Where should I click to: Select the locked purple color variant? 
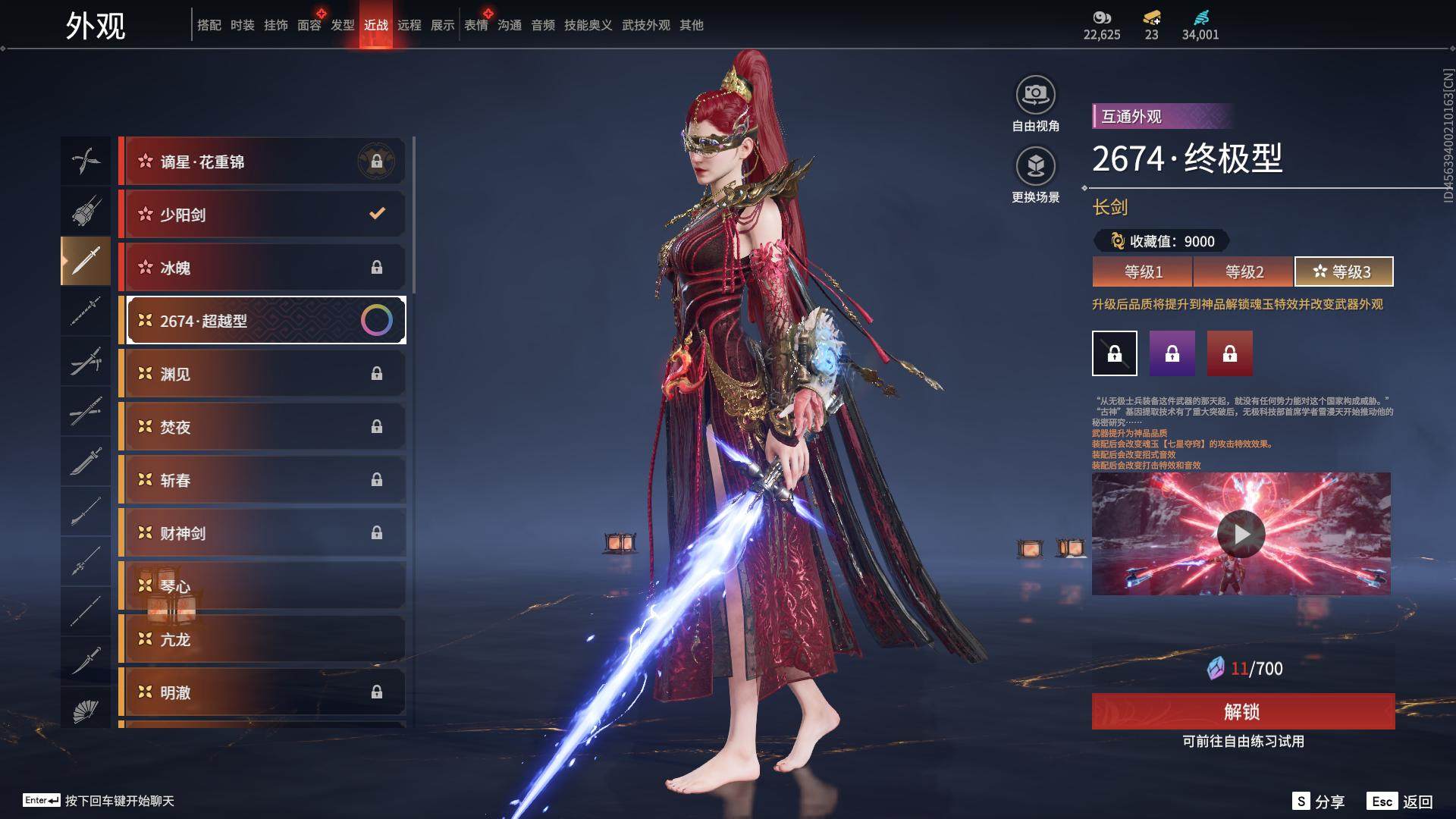(x=1172, y=353)
